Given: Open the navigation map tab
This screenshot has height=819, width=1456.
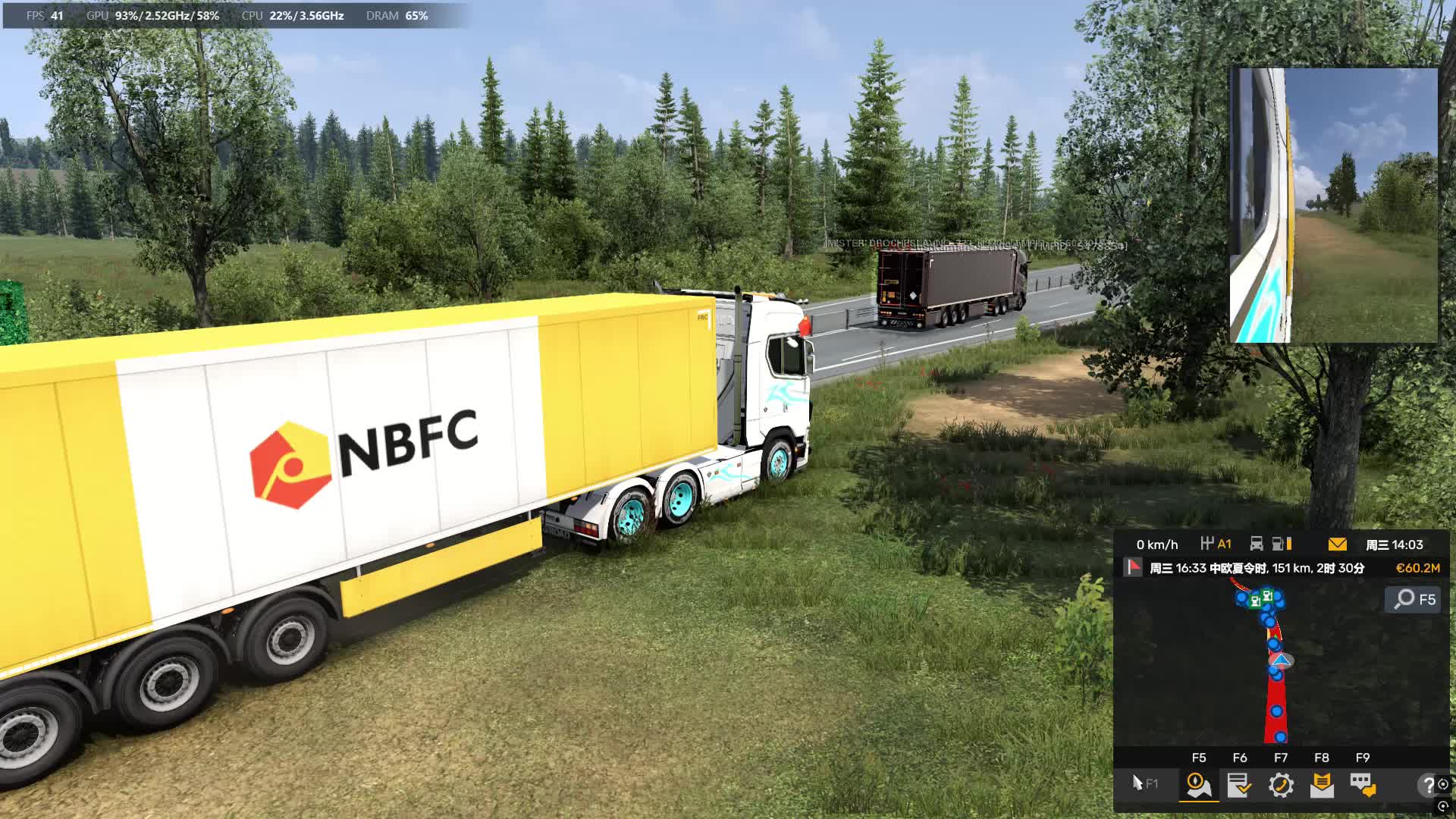Looking at the screenshot, I should [1199, 785].
